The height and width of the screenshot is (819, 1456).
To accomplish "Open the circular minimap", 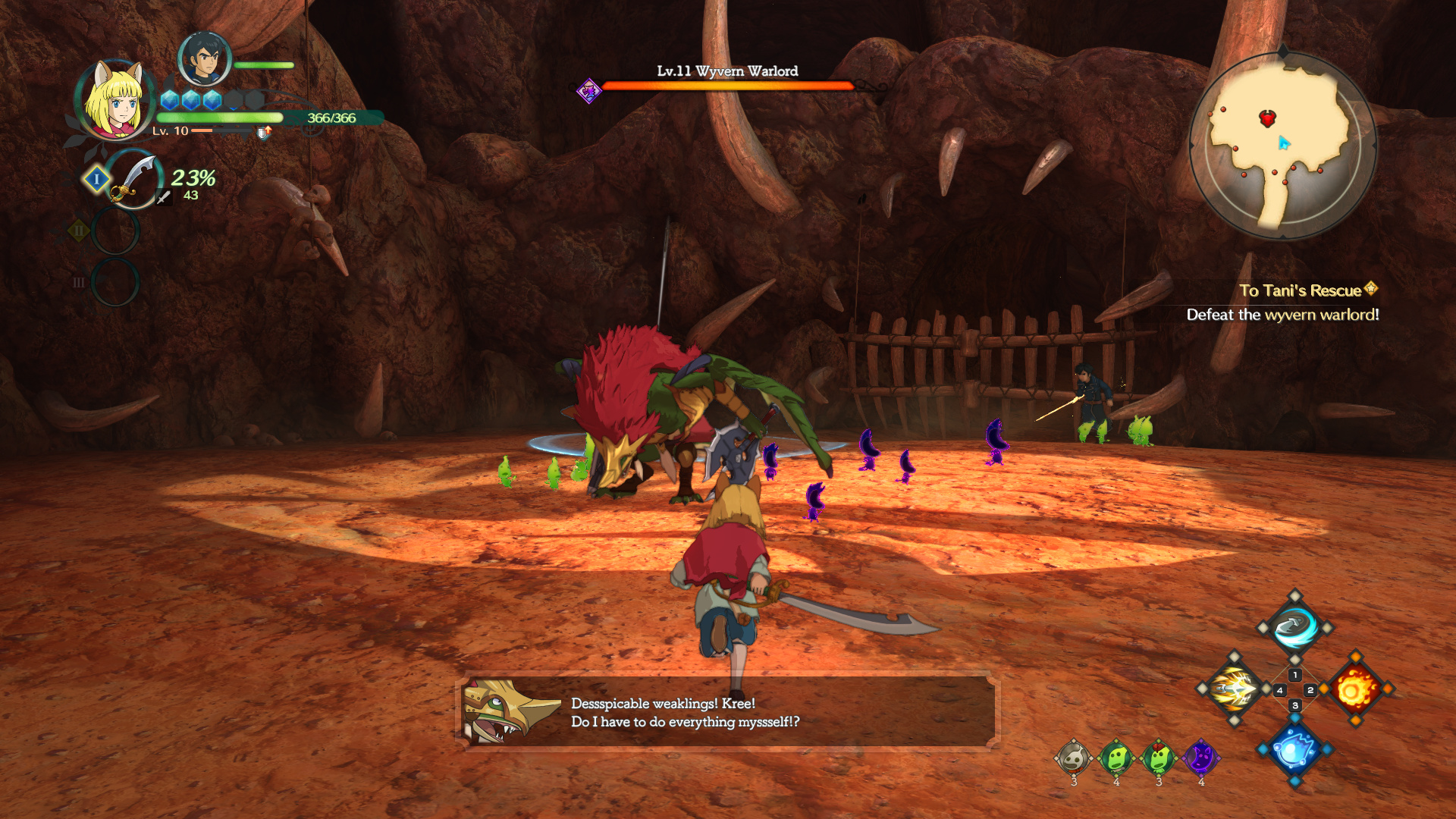I will 1282,145.
